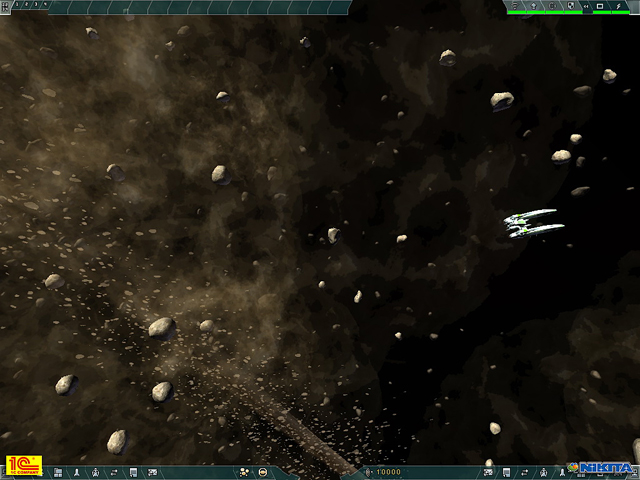Select the round coin icon on bottom bar

(x=263, y=471)
